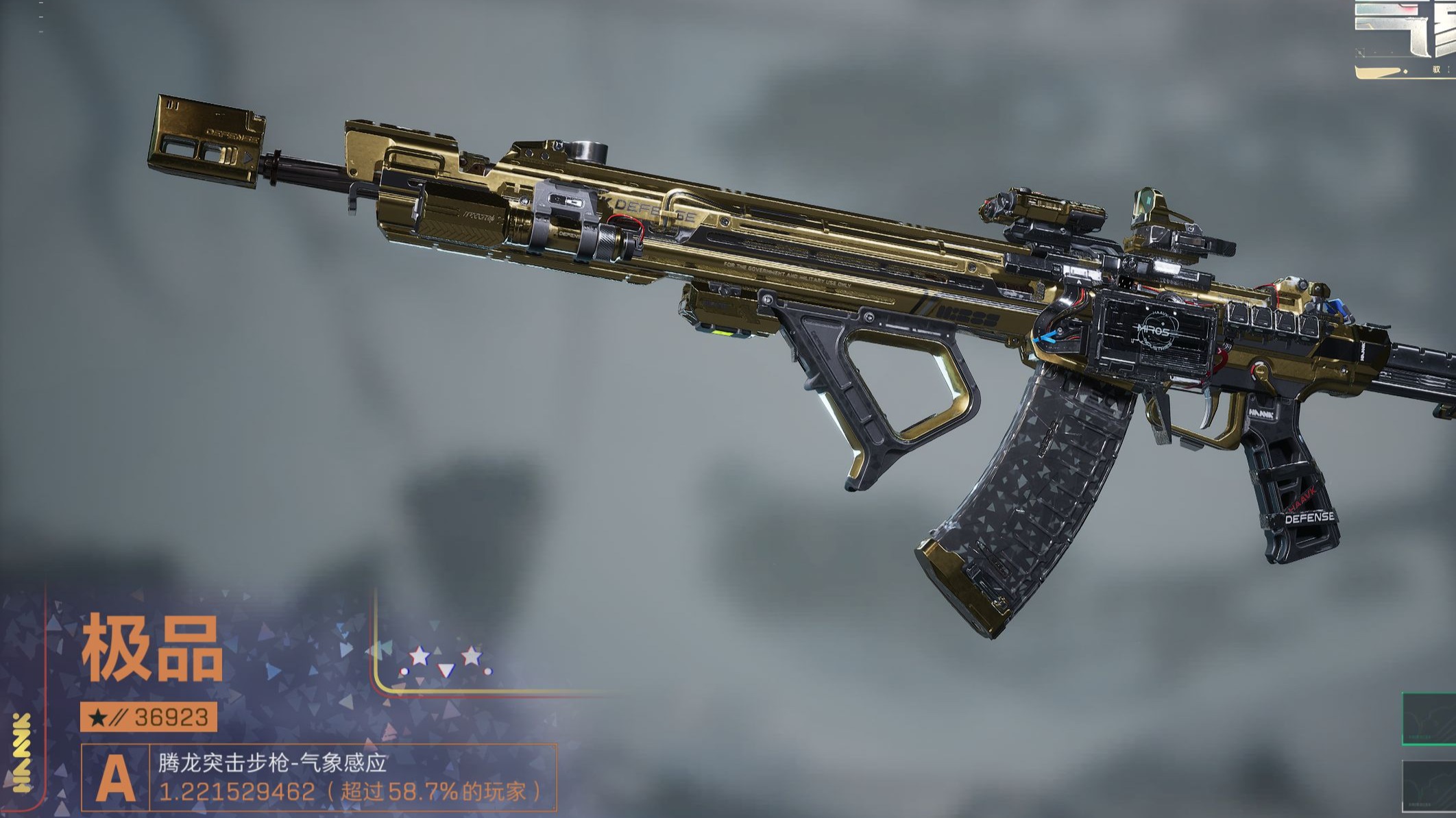Select the green-outlined skin thumbnail
The width and height of the screenshot is (1456, 818).
[1430, 718]
